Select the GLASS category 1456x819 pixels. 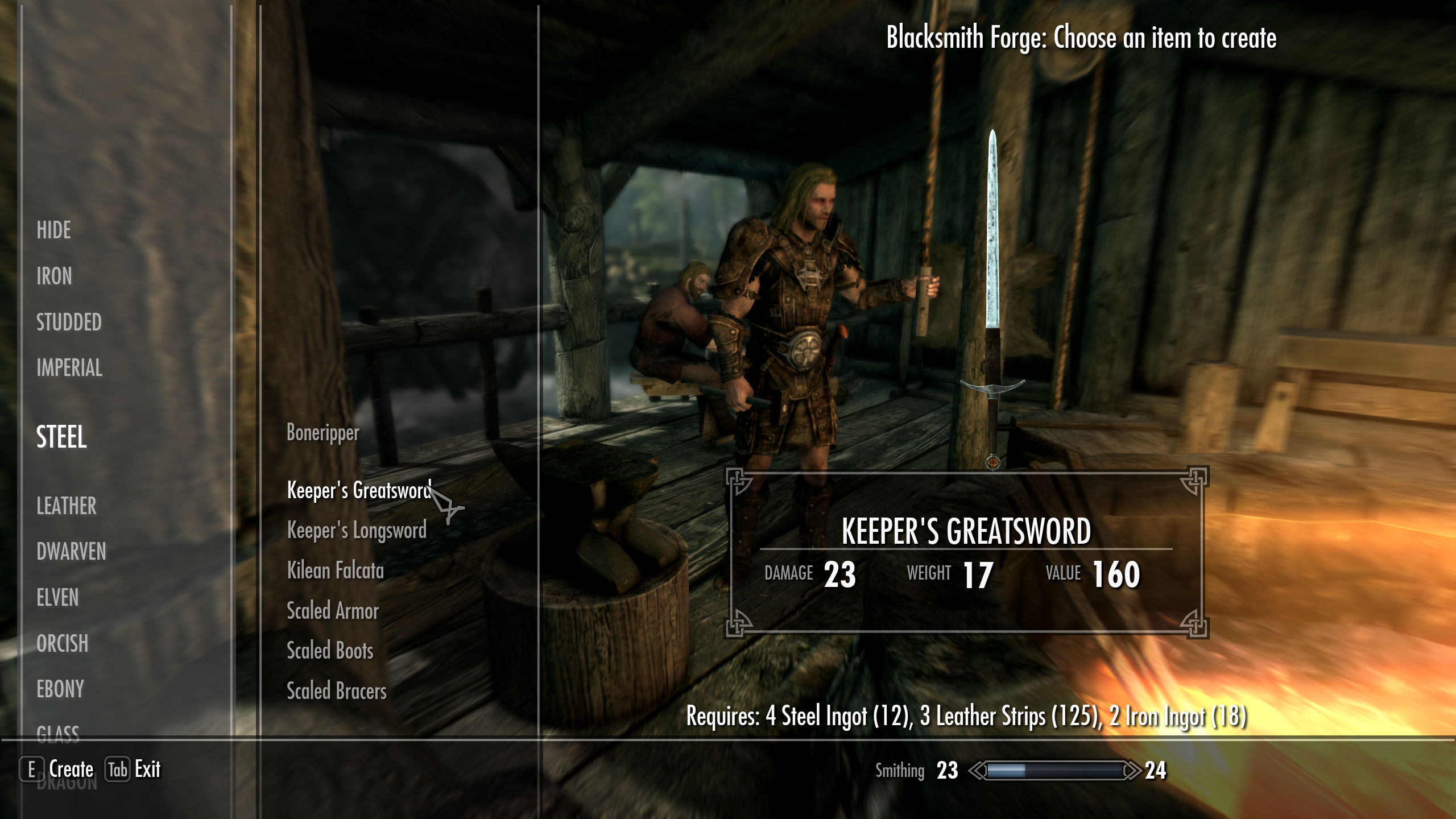tap(59, 734)
